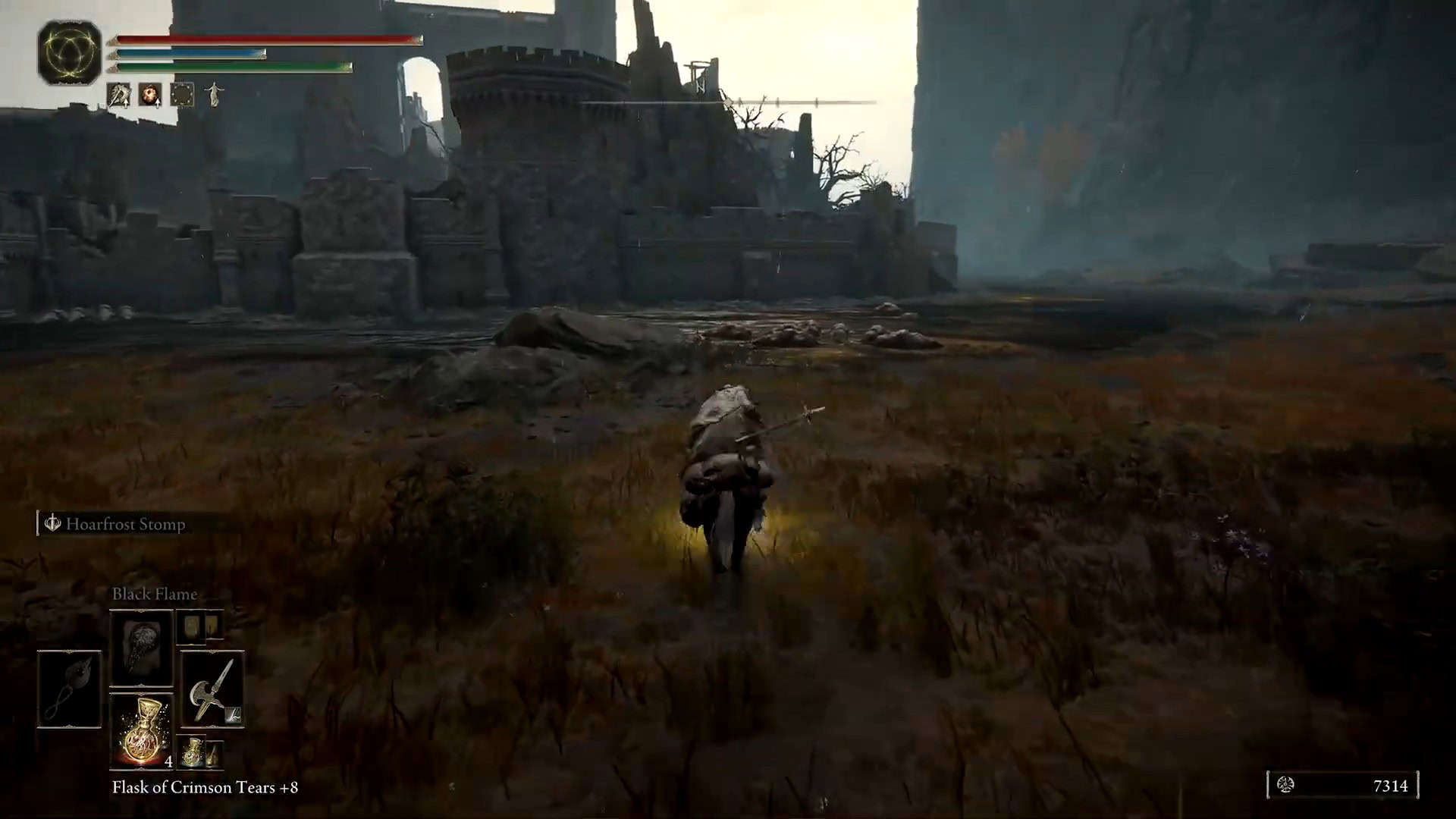
Task: Click the Hoarfrost Stomp skill label
Action: pyautogui.click(x=124, y=524)
